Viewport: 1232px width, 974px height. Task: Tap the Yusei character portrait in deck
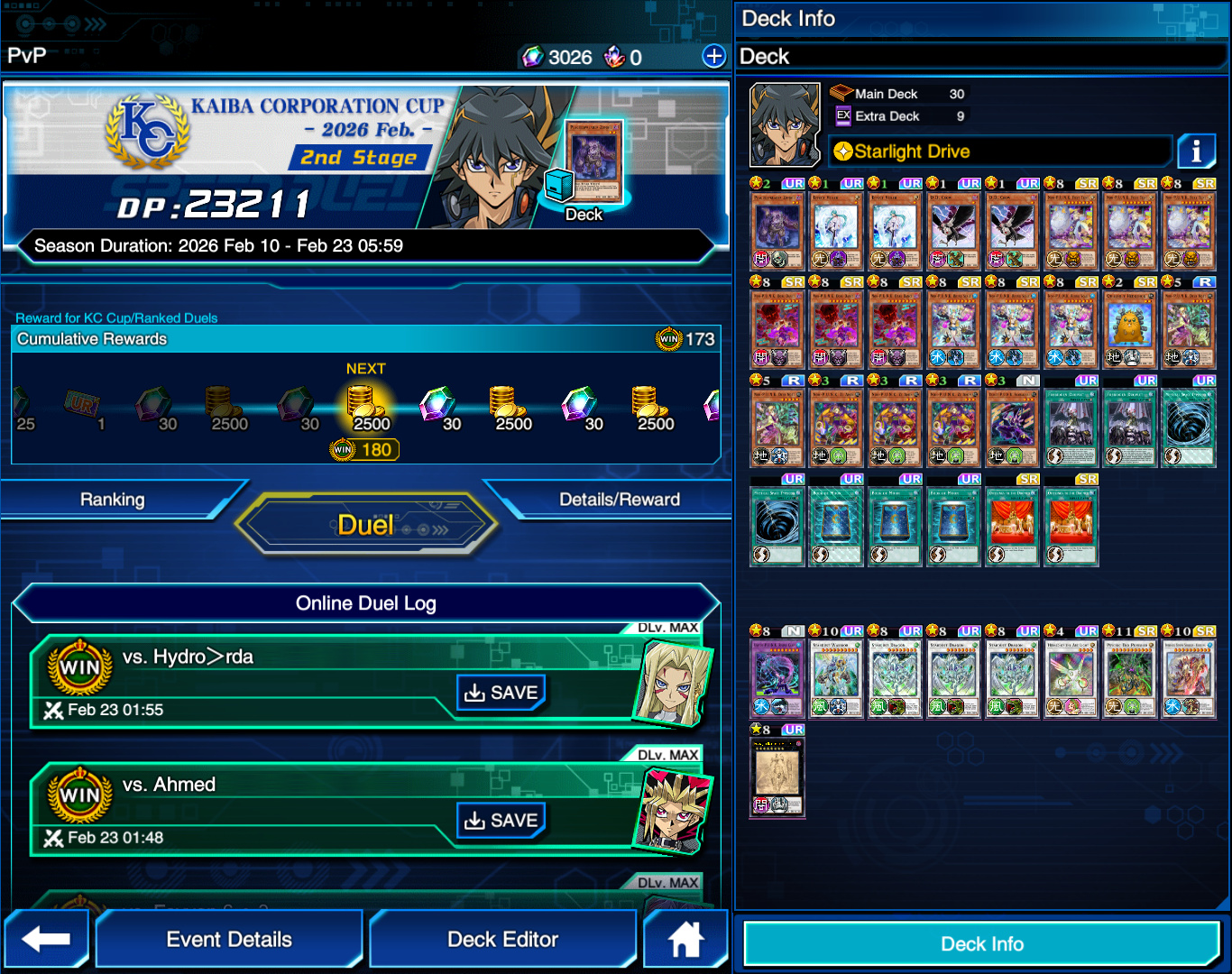point(785,125)
